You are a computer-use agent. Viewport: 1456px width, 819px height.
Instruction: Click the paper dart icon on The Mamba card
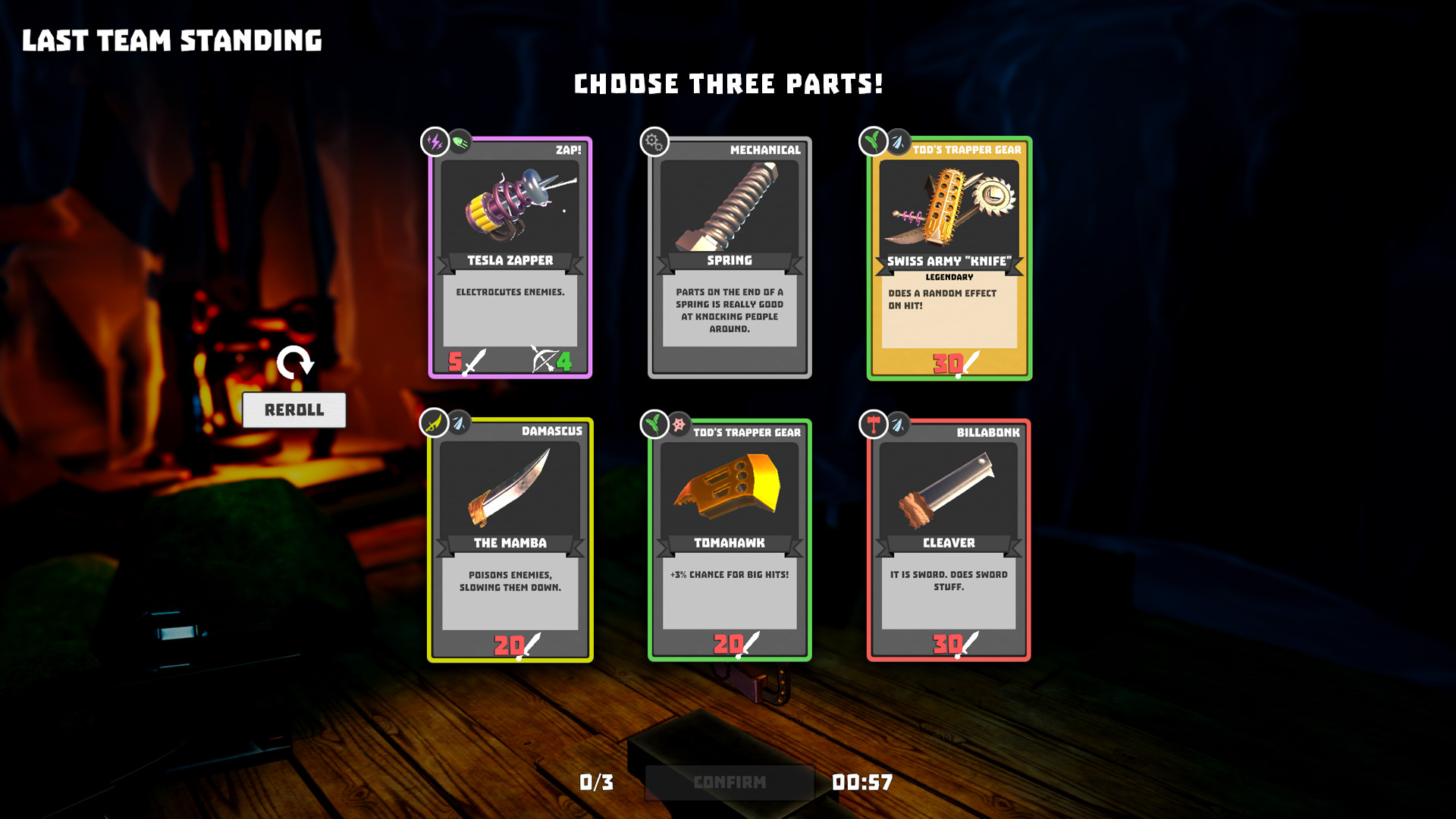pyautogui.click(x=460, y=424)
